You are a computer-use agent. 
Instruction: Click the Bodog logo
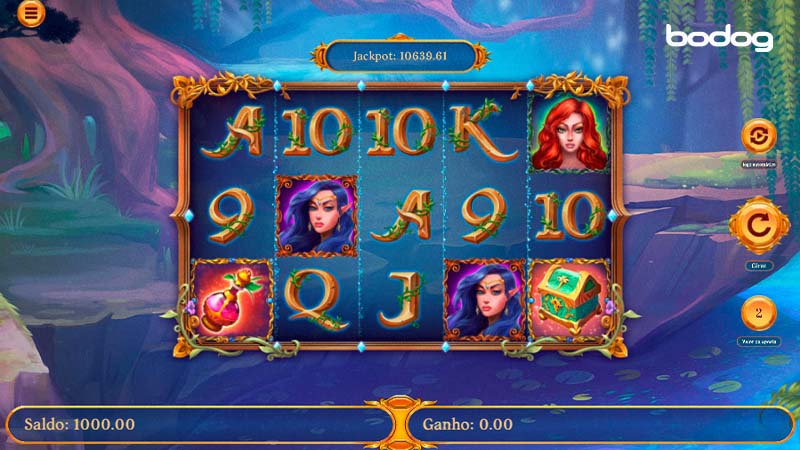pyautogui.click(x=720, y=38)
